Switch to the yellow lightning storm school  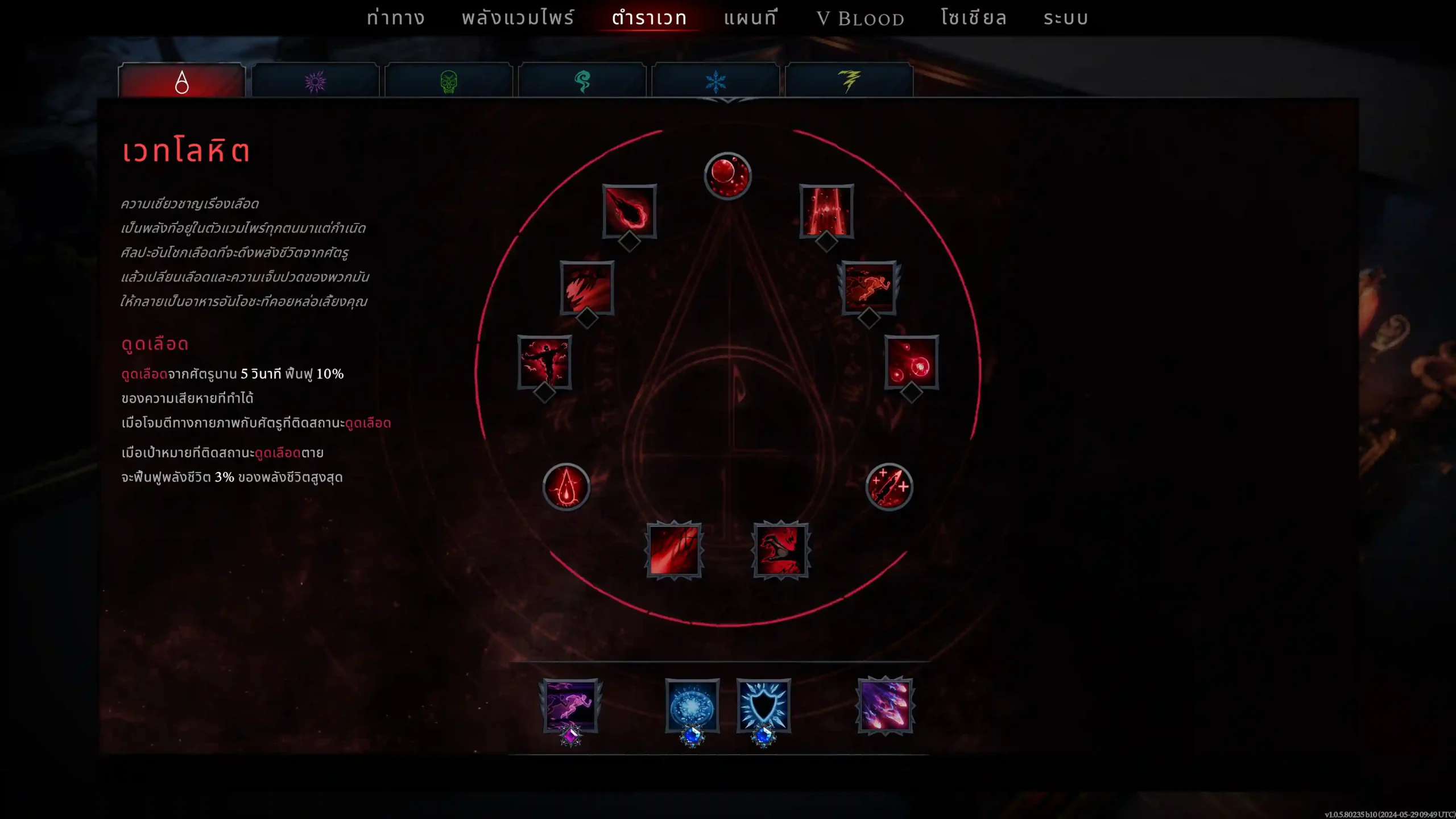(849, 82)
